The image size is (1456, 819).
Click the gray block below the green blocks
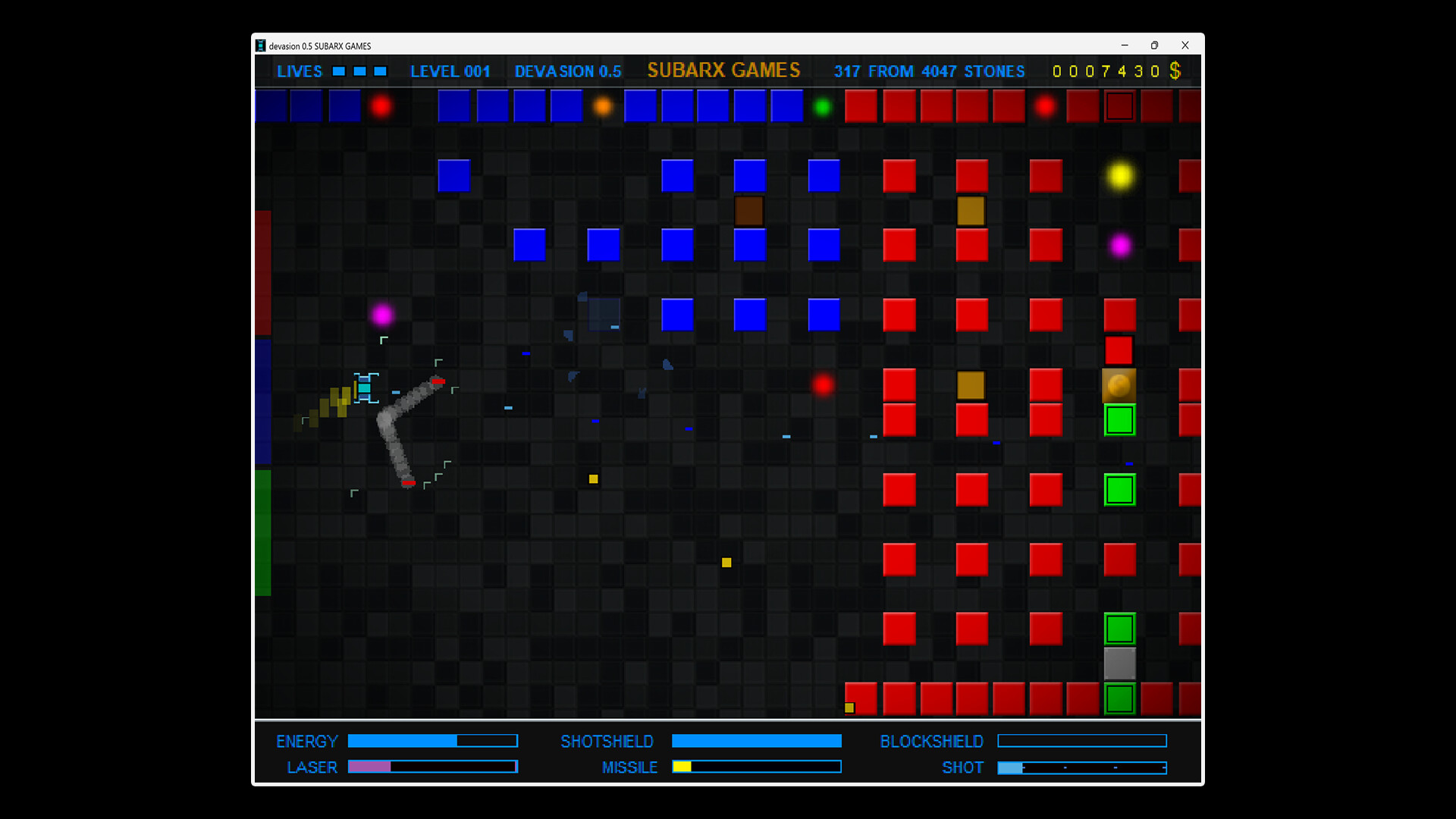tap(1120, 664)
